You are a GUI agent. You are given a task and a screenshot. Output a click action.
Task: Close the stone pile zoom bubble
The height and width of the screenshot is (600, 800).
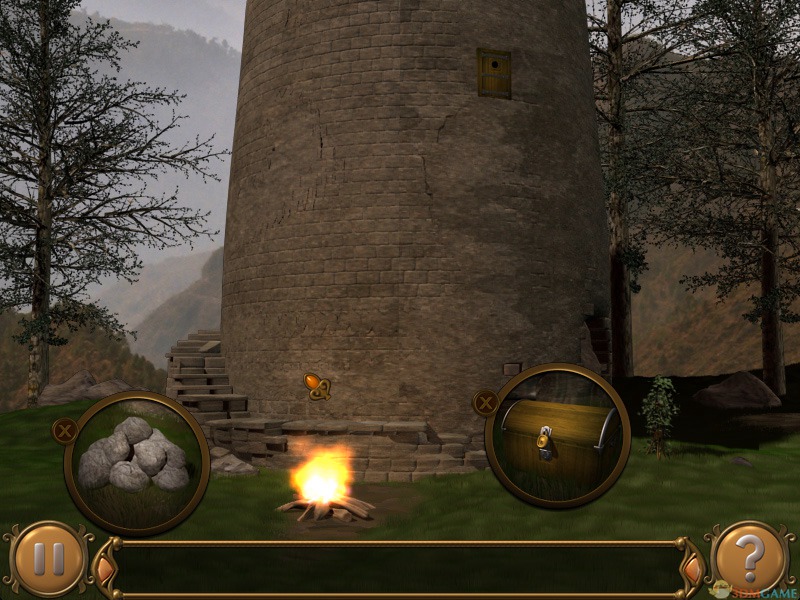(64, 431)
